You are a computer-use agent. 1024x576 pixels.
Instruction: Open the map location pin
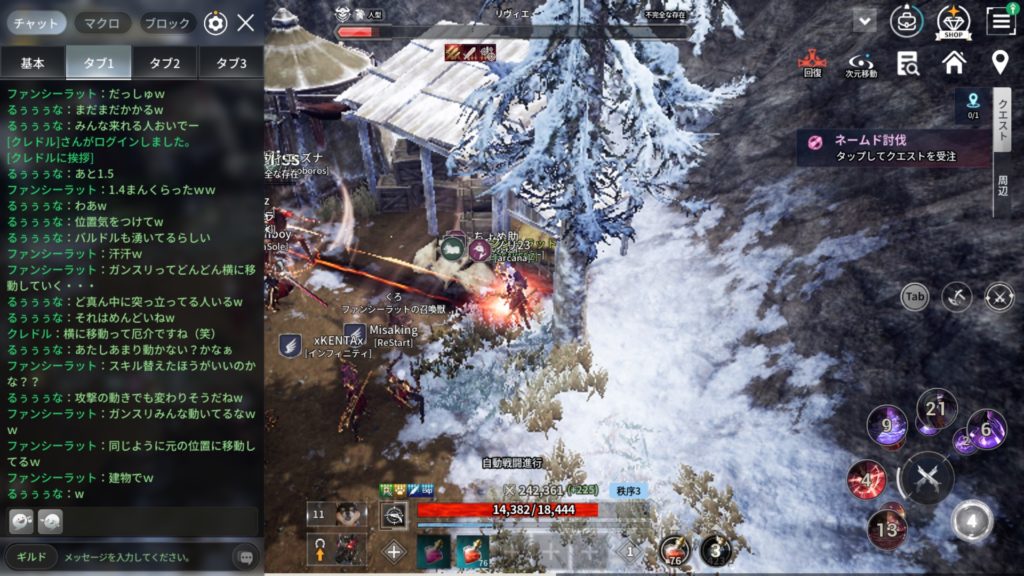pos(999,63)
